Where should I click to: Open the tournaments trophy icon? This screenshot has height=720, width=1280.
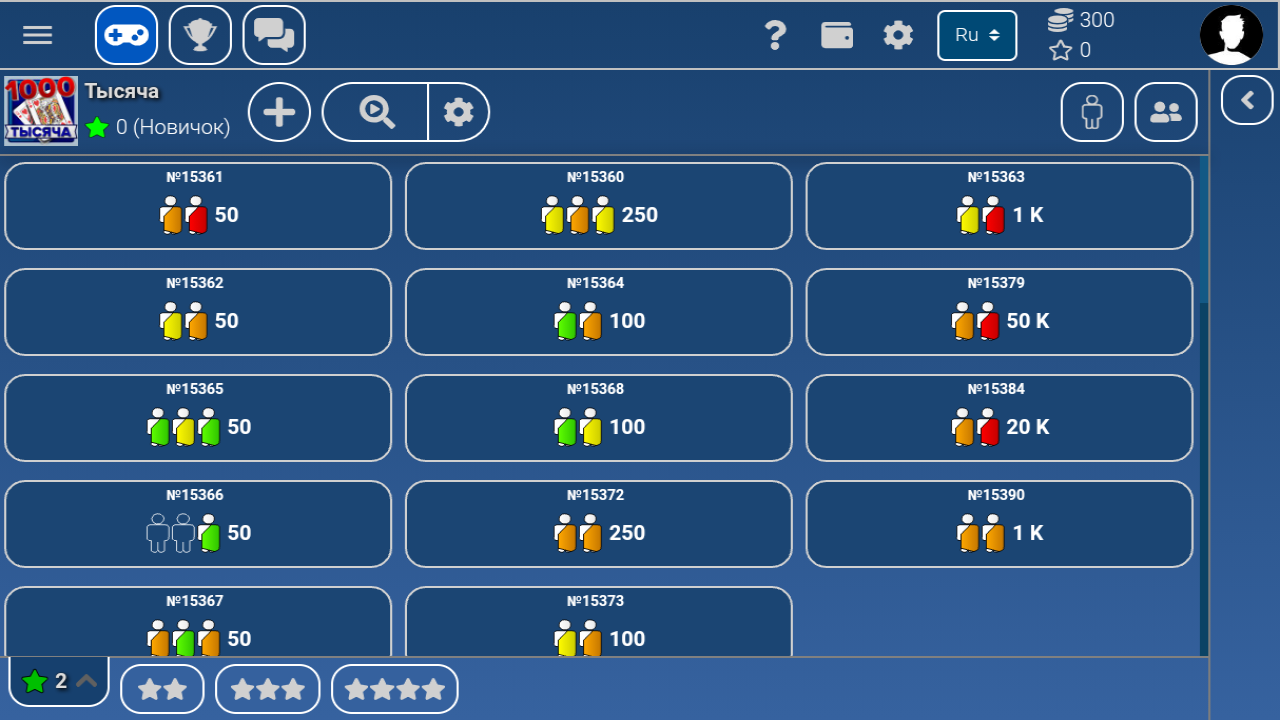point(200,34)
